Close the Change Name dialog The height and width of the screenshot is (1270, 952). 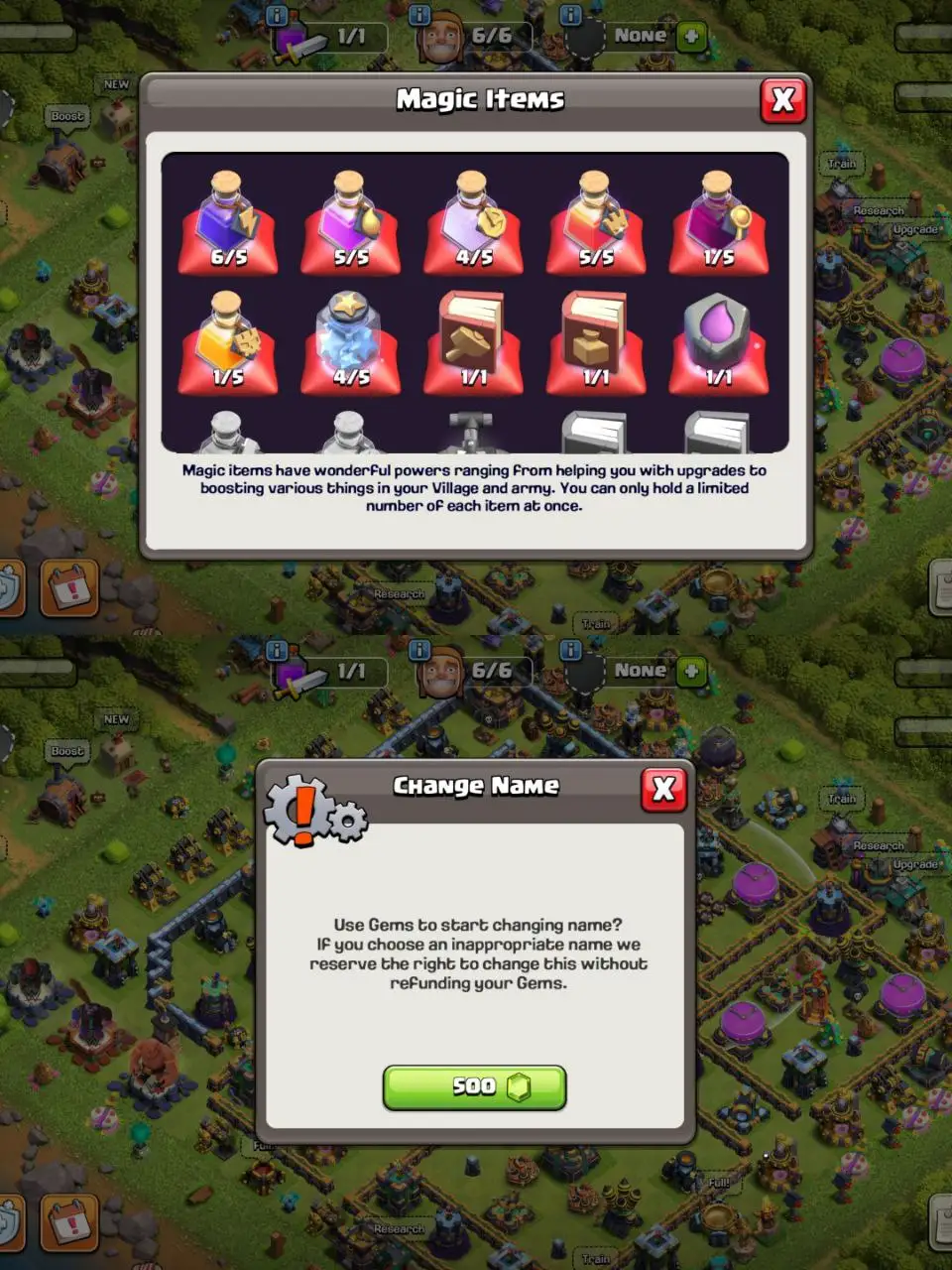663,789
